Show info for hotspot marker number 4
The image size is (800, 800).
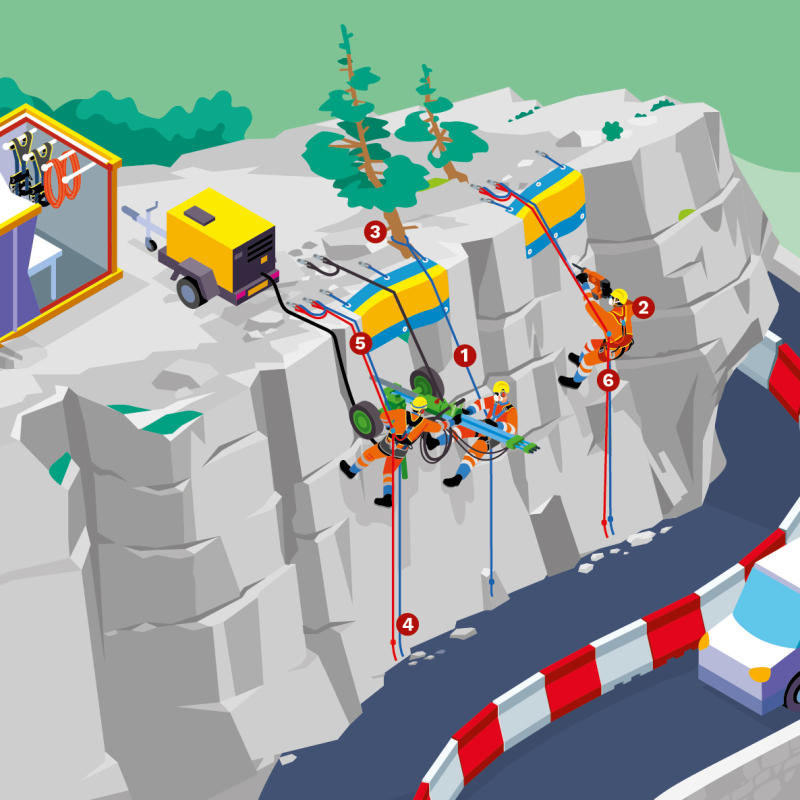(407, 624)
